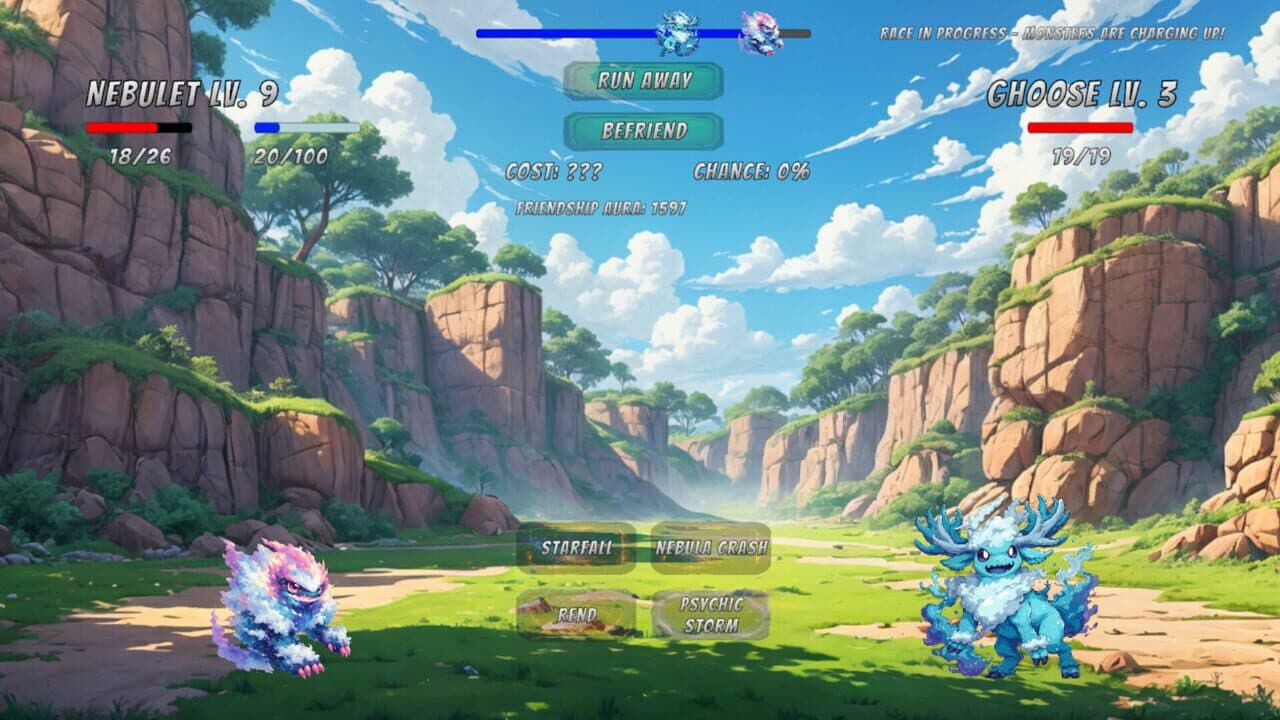The width and height of the screenshot is (1280, 720).
Task: Click the pink creature icon on the race bar
Action: click(x=760, y=30)
